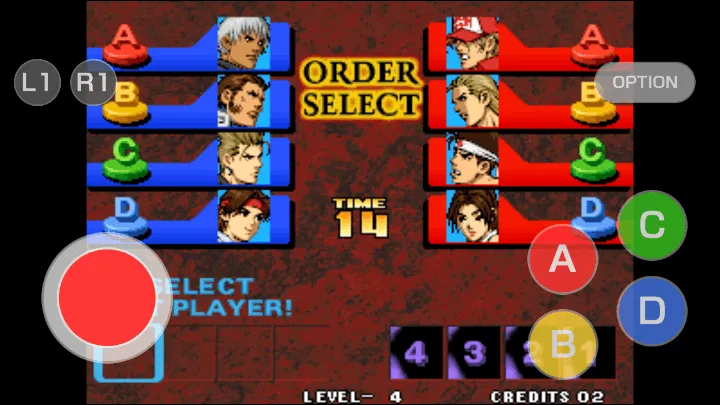Viewport: 720px width, 405px height.
Task: Select the blond fighter on the blue team
Action: tap(244, 159)
